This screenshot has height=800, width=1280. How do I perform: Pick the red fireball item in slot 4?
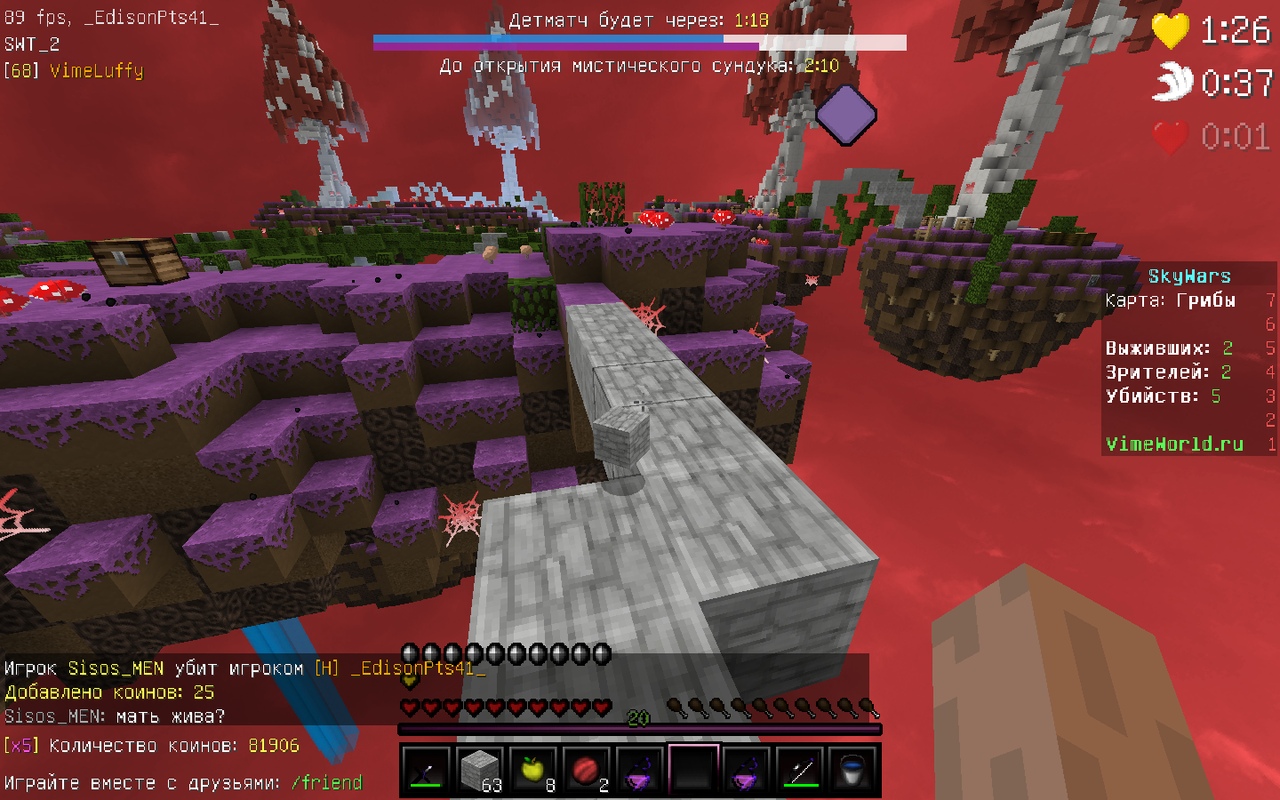586,770
